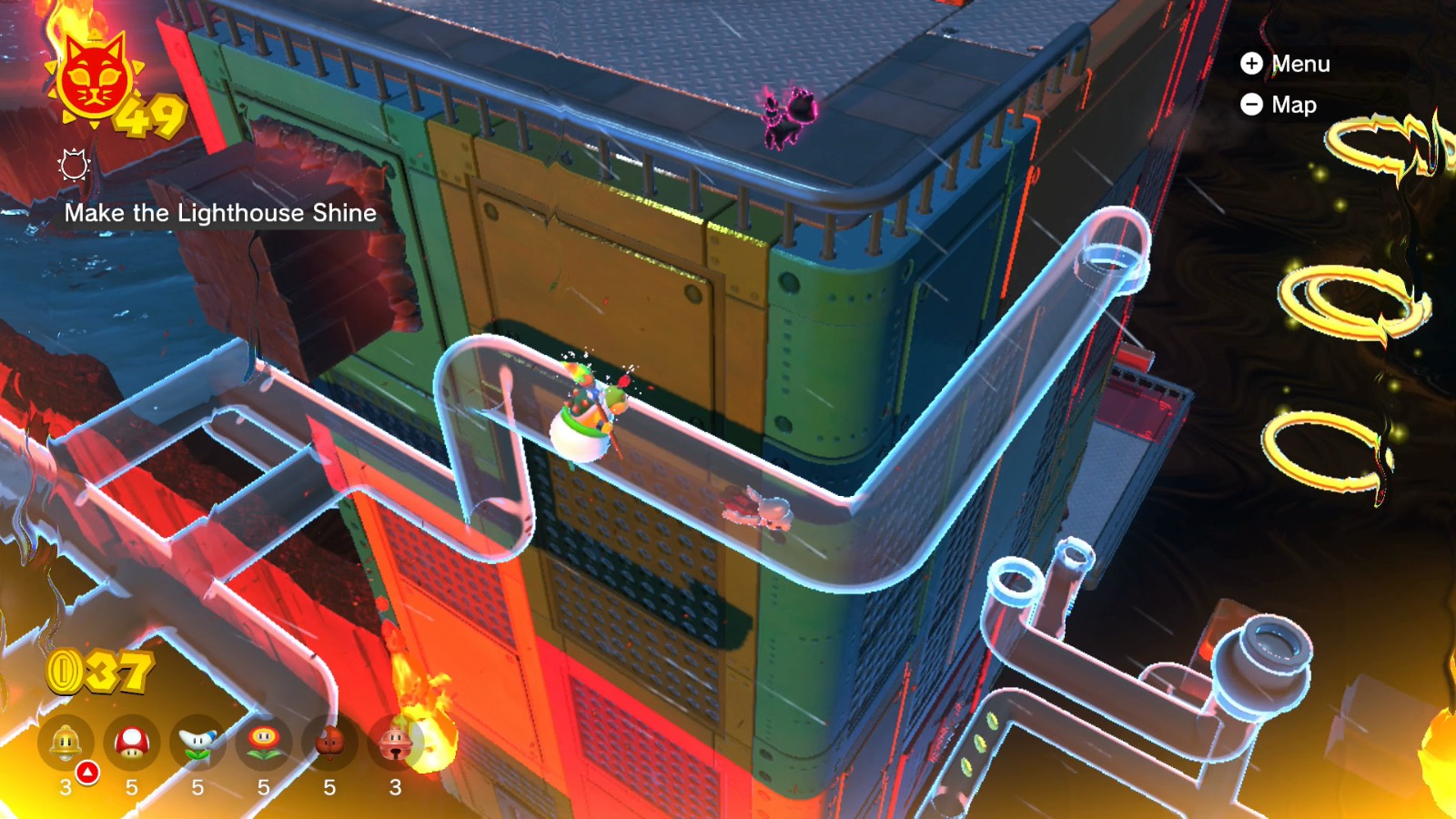
Task: Click the Cat Shine count showing 49
Action: pos(153,116)
